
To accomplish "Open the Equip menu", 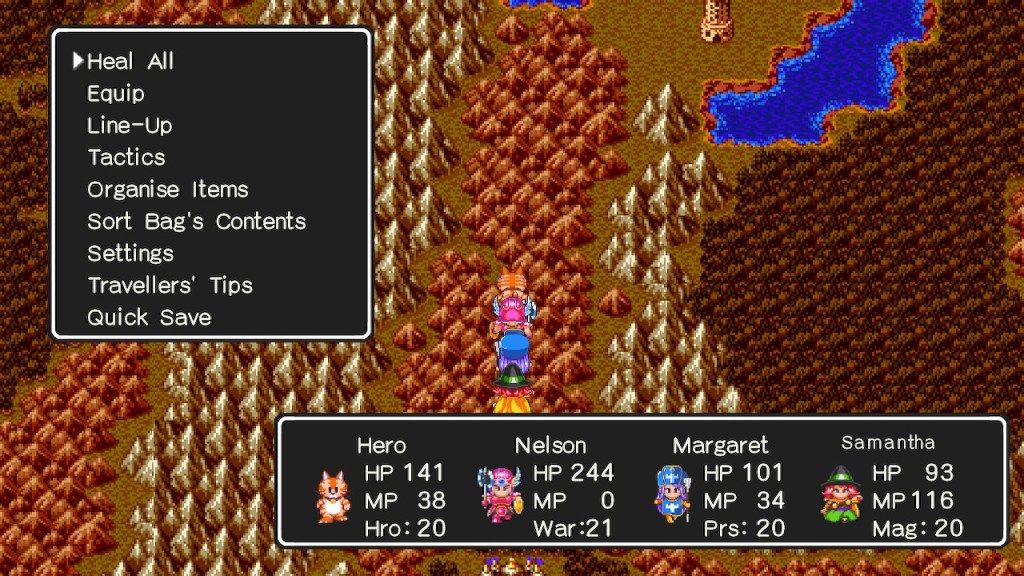I will pos(116,94).
